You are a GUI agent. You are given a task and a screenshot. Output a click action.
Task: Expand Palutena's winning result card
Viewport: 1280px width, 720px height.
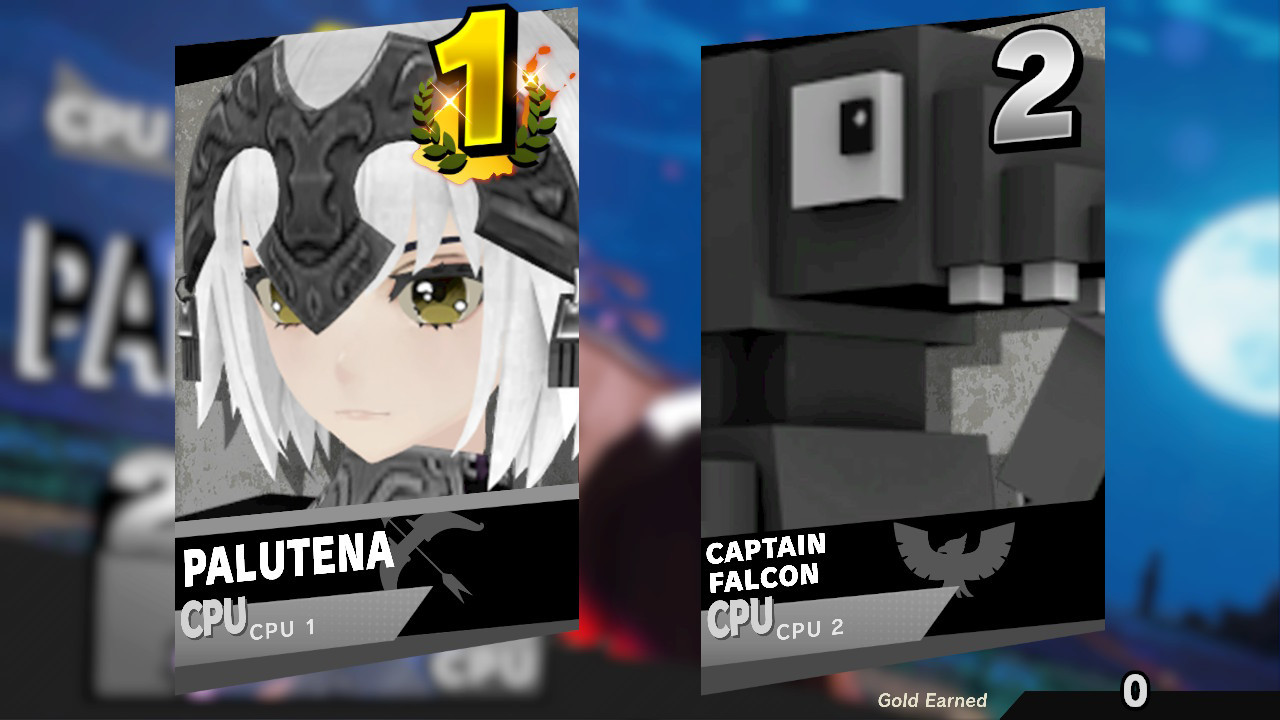click(x=375, y=360)
